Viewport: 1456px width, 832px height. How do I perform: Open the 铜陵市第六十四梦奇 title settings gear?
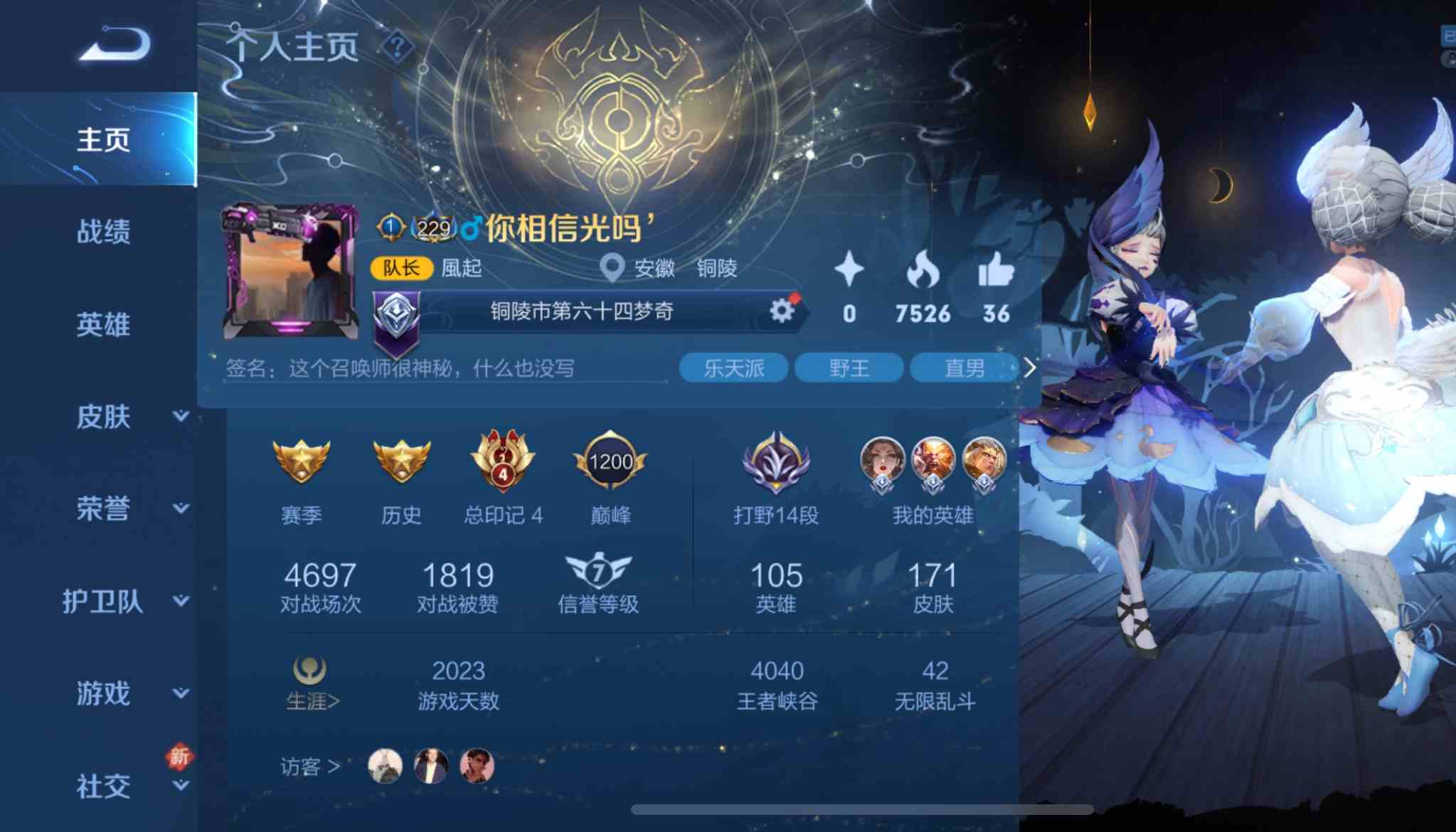coord(782,311)
